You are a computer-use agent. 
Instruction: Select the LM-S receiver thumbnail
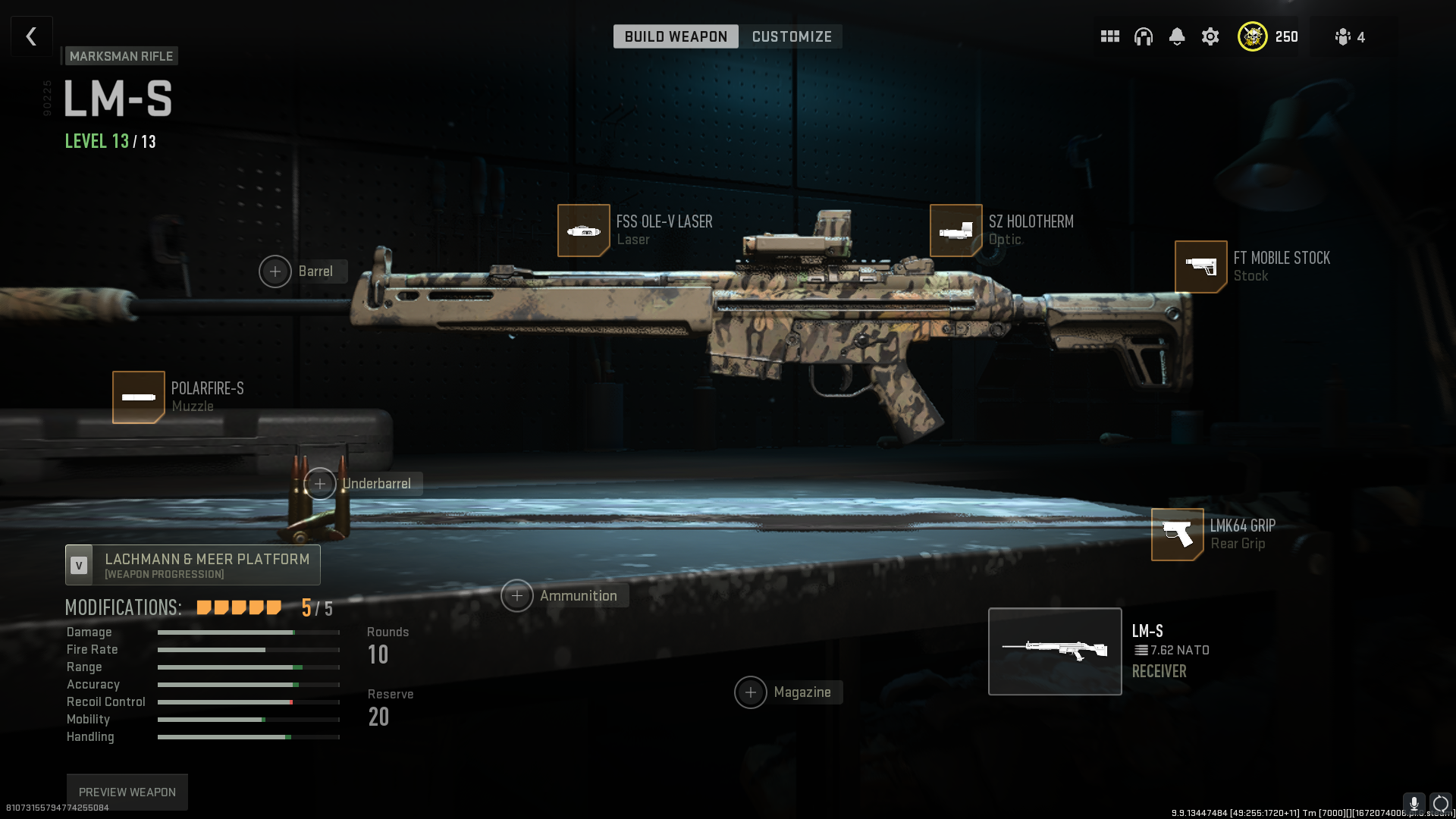[1054, 651]
